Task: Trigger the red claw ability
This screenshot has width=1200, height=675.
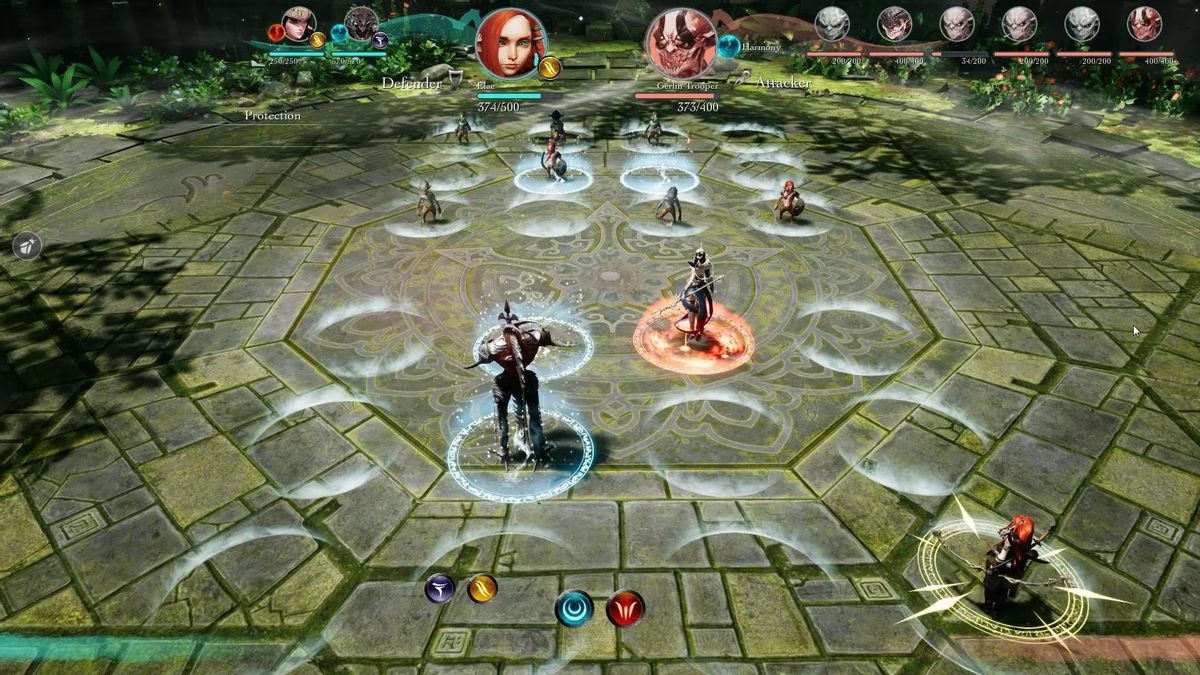Action: (625, 608)
